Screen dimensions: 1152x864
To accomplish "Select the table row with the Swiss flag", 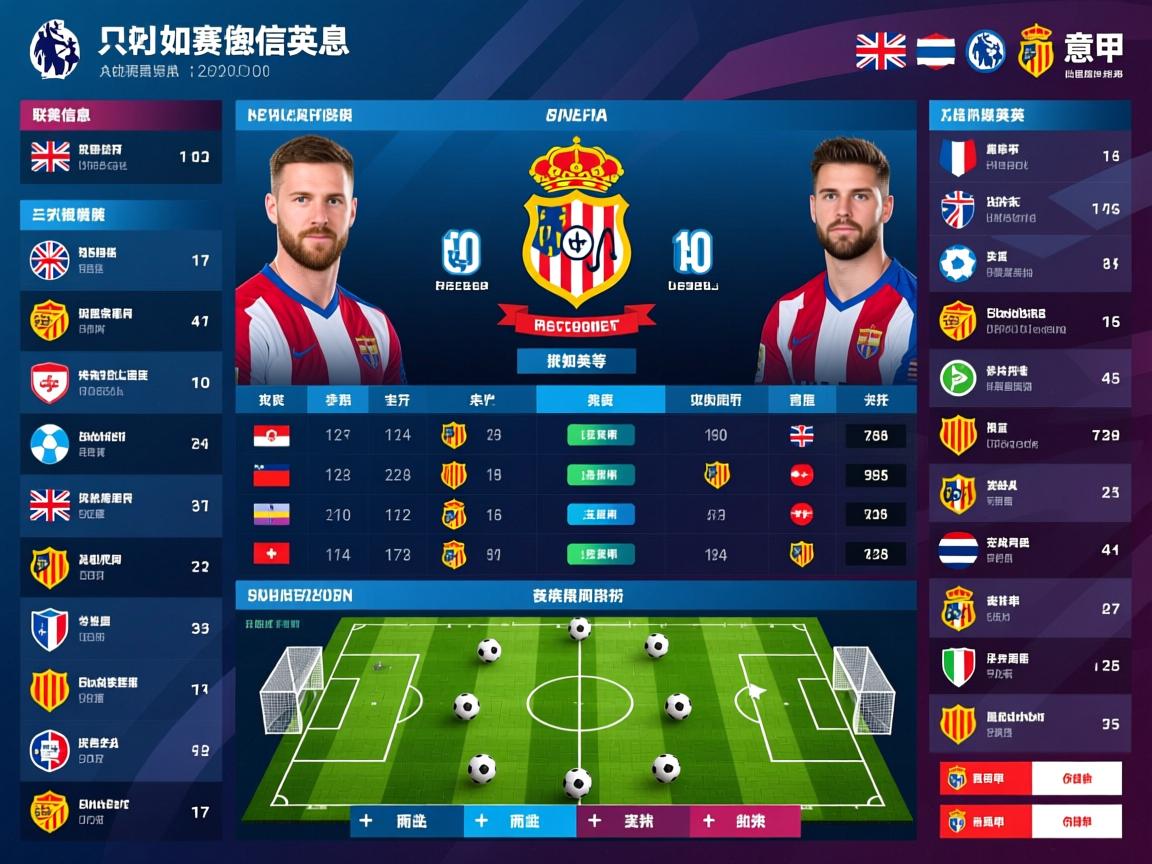I will click(x=575, y=553).
